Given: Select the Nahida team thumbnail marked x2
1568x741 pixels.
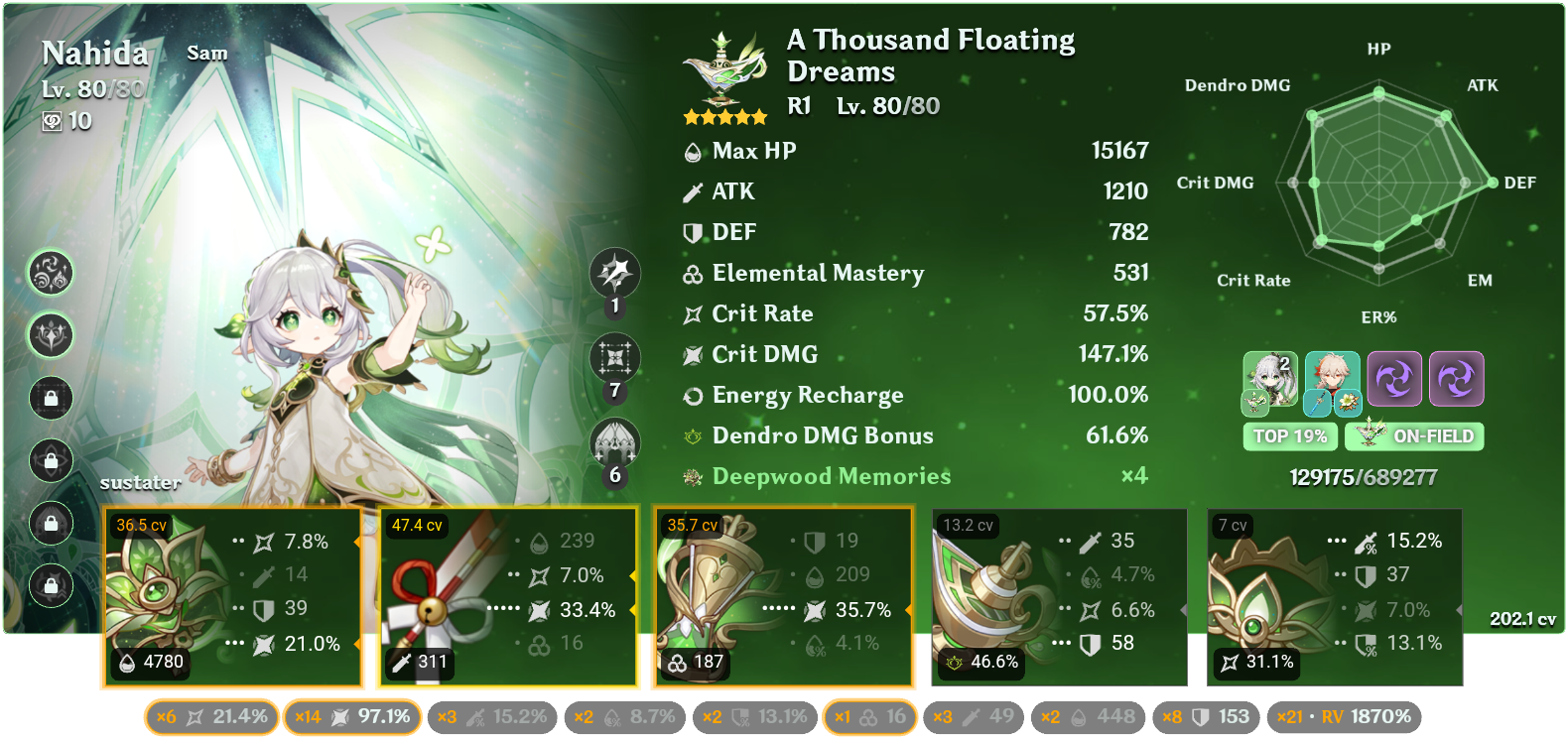Looking at the screenshot, I should pos(1270,378).
